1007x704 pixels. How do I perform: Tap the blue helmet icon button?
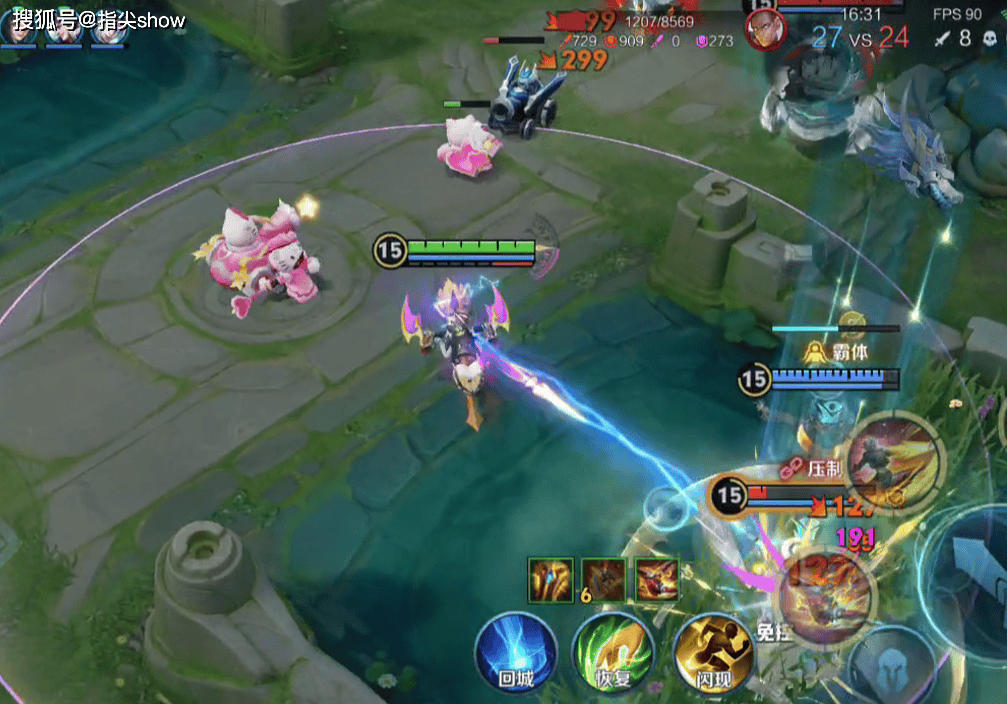tap(892, 667)
